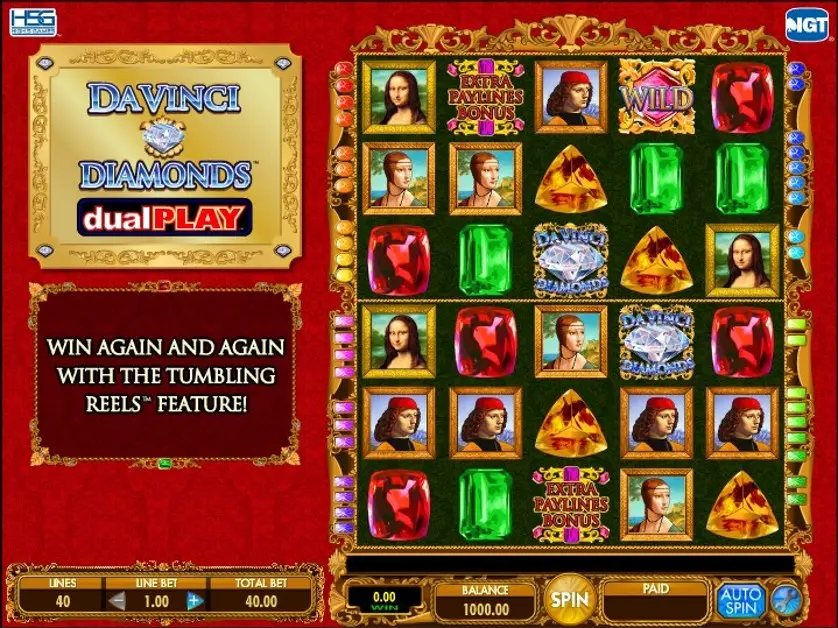Image resolution: width=838 pixels, height=628 pixels.
Task: Spin the reels with the gold SPIN button
Action: tap(571, 599)
